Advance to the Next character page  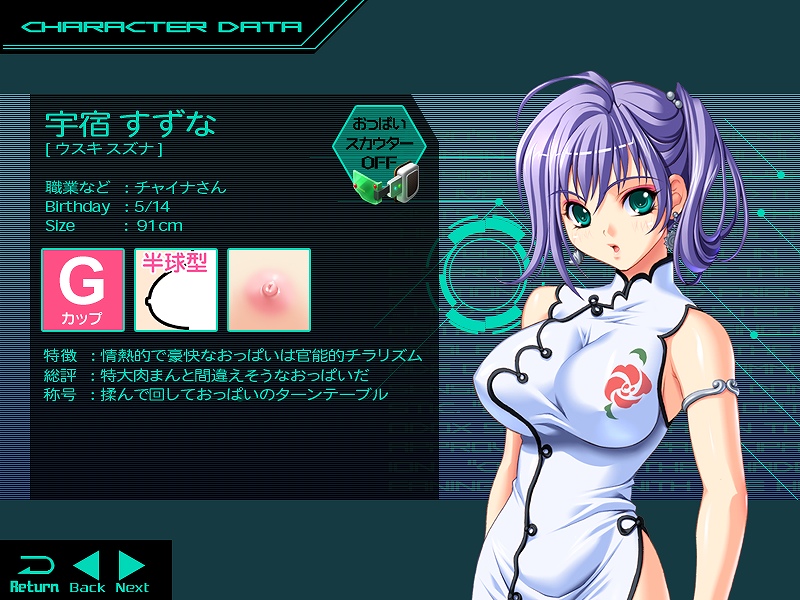[x=132, y=572]
